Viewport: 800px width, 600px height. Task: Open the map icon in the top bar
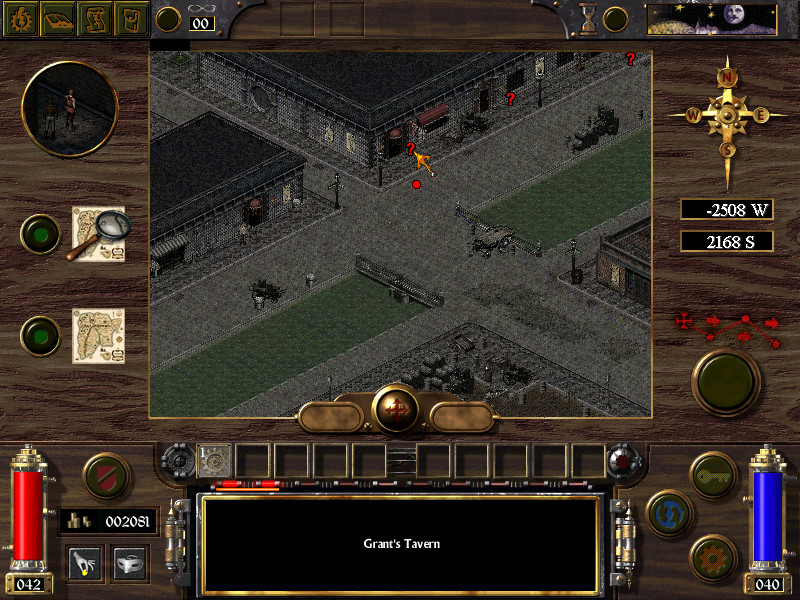(x=95, y=18)
